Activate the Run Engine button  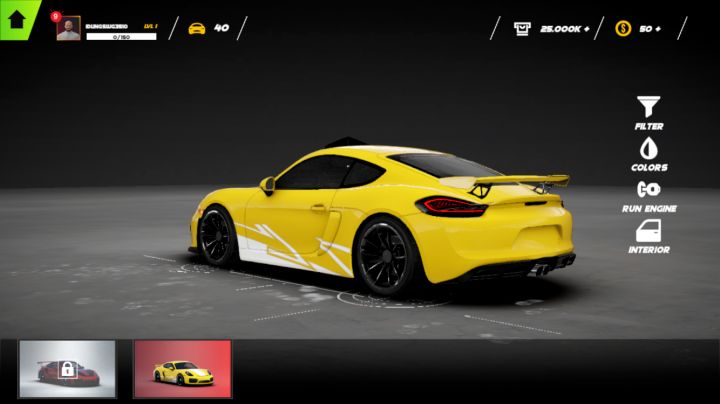tap(649, 194)
